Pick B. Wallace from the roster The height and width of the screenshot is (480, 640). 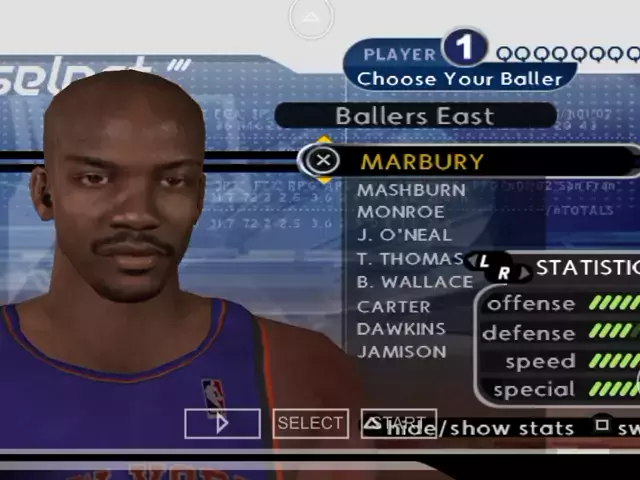click(x=414, y=282)
